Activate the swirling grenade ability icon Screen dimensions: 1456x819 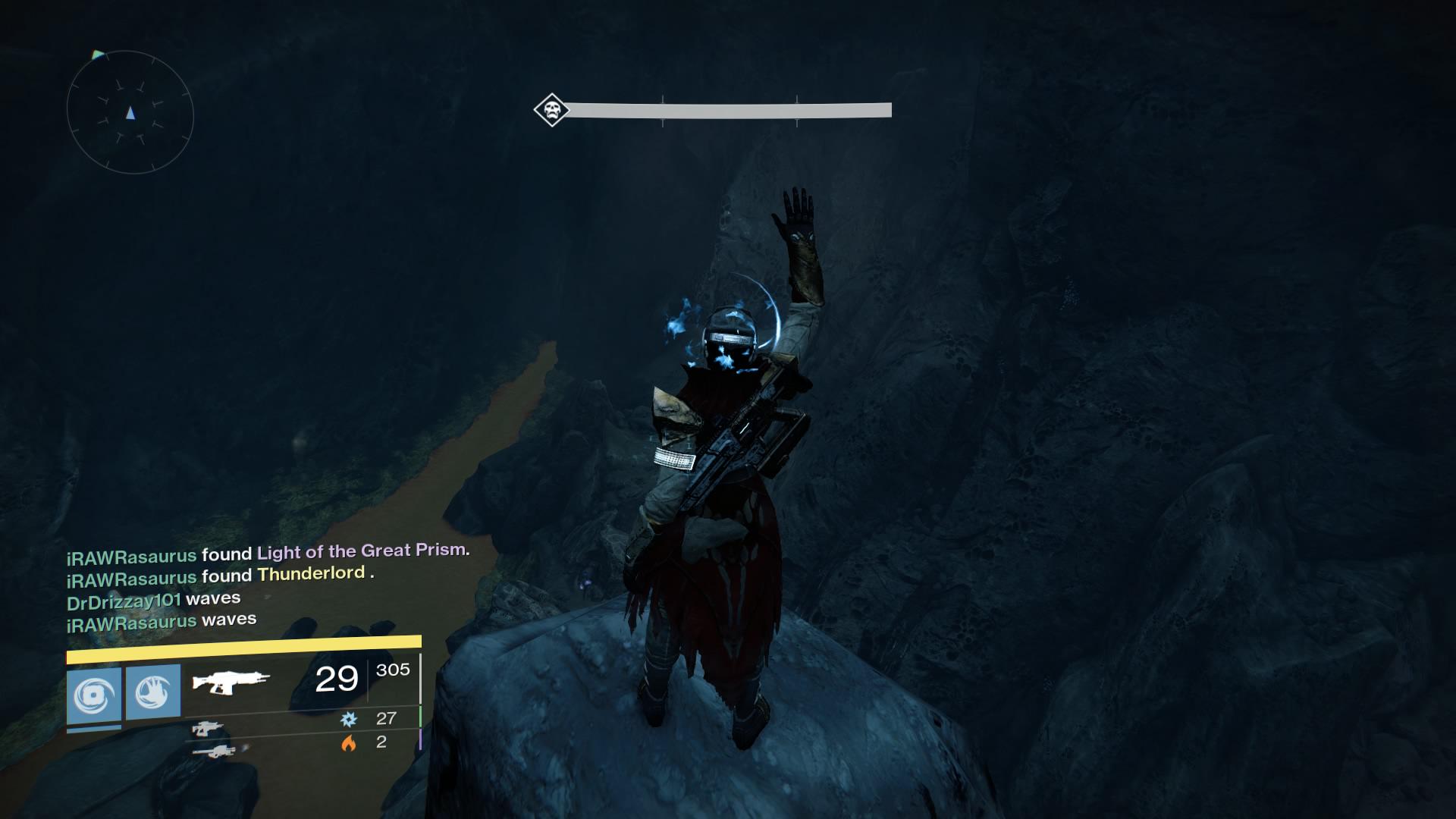(94, 695)
